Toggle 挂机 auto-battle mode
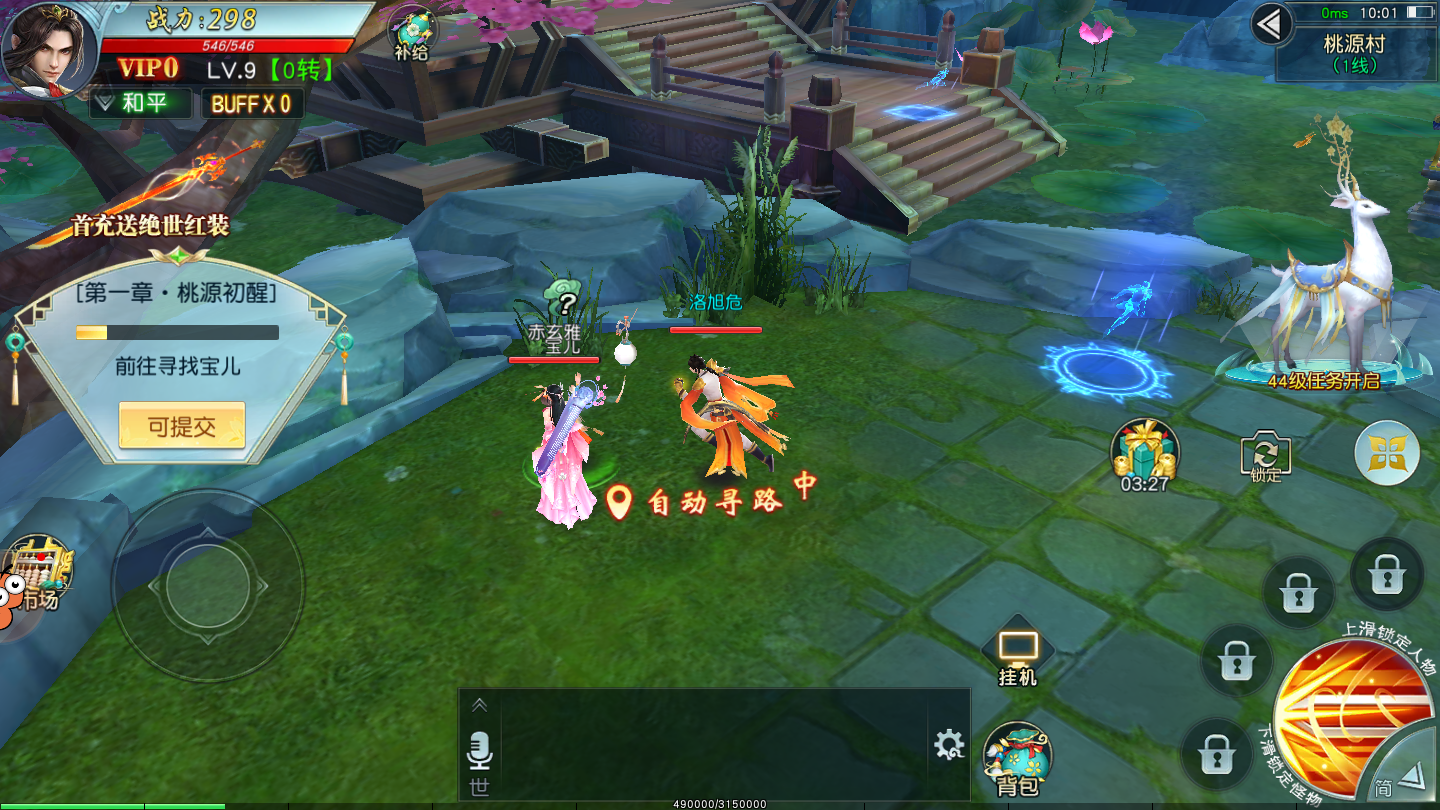Viewport: 1440px width, 810px height. pos(1018,655)
